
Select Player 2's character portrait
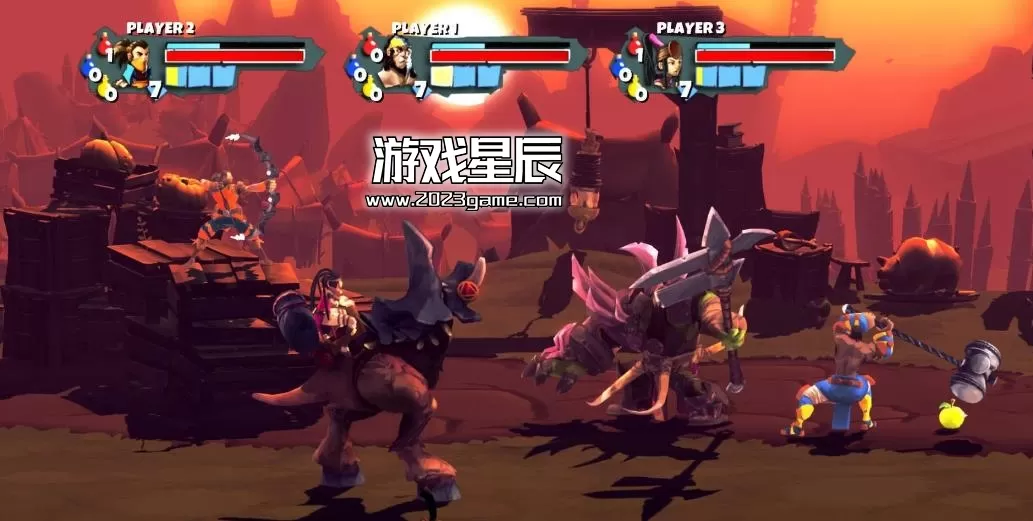(131, 62)
